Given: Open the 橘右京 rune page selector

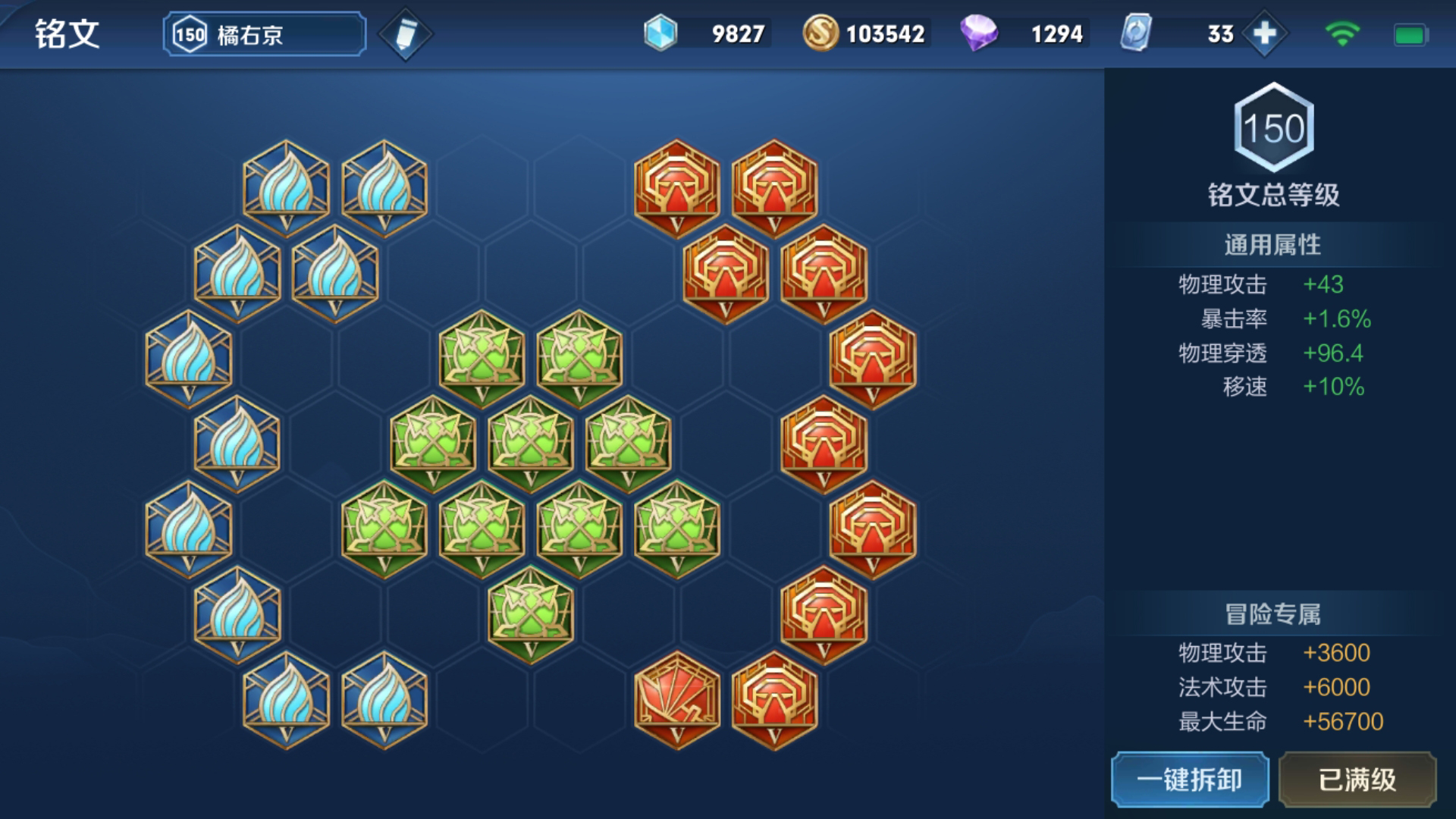Looking at the screenshot, I should pyautogui.click(x=264, y=34).
